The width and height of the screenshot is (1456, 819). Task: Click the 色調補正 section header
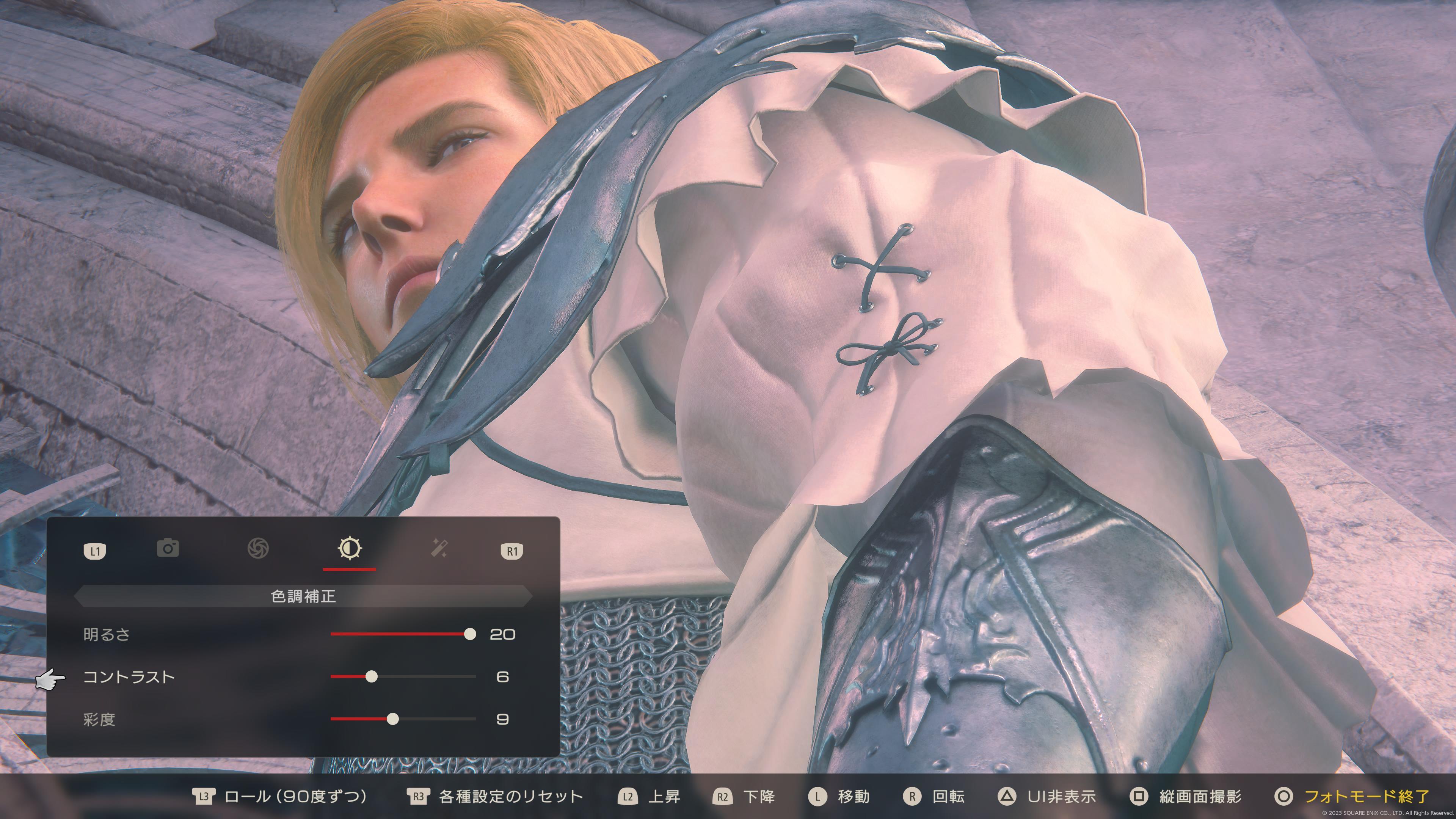click(x=303, y=596)
